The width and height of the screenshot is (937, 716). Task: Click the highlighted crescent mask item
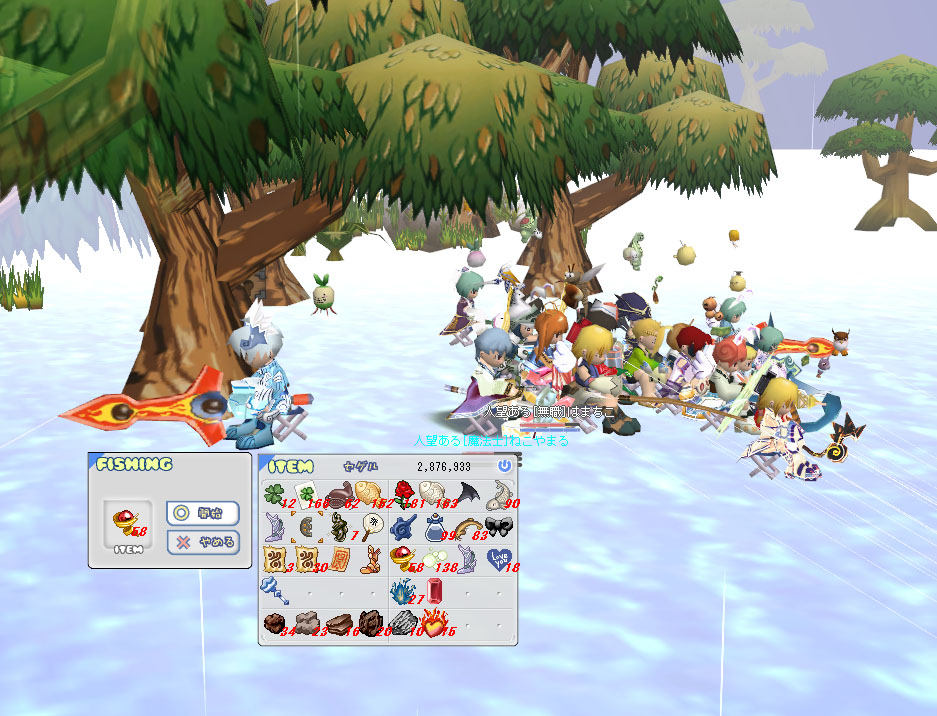pyautogui.click(x=306, y=526)
